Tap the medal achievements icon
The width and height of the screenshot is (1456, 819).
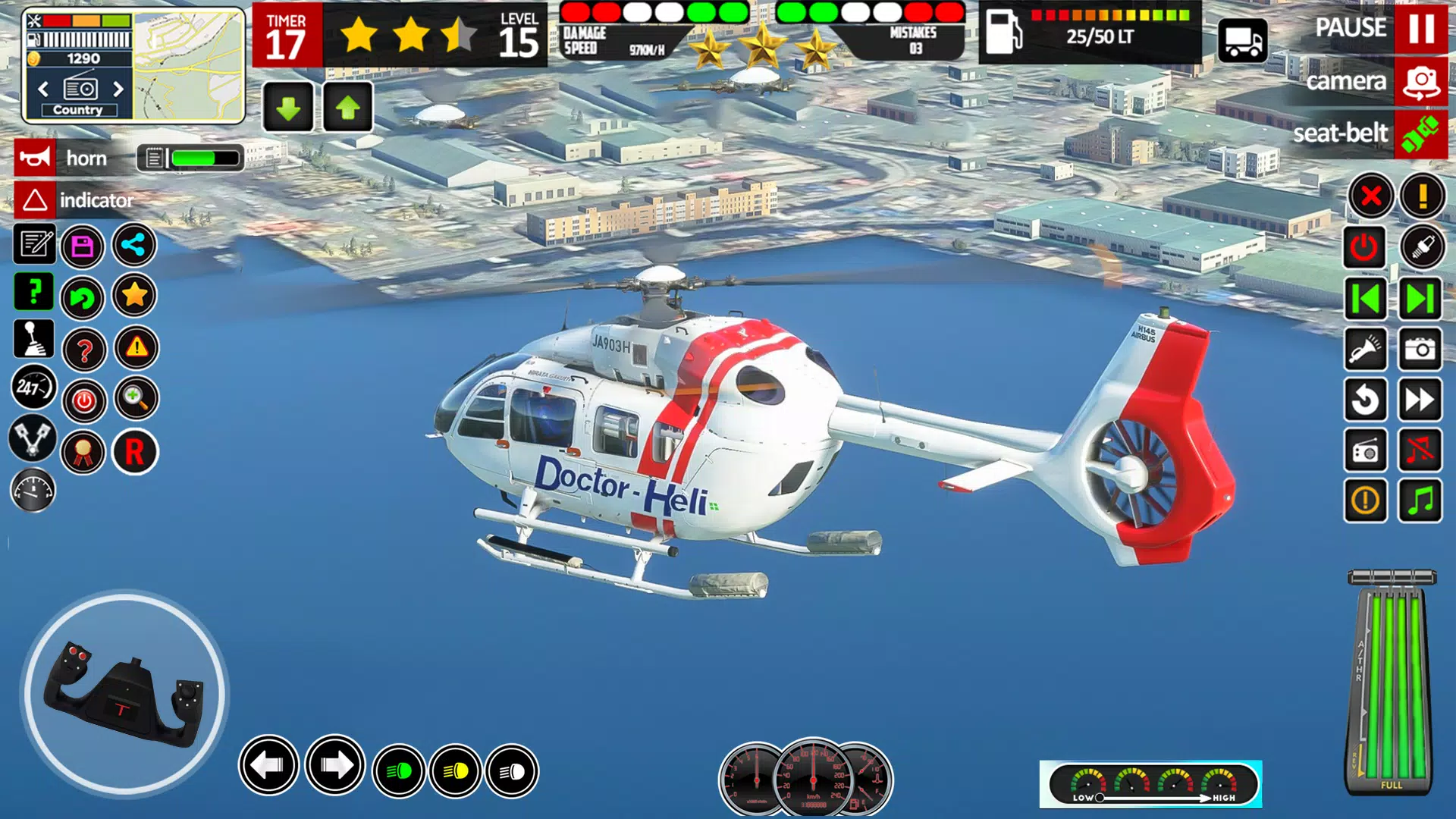pyautogui.click(x=83, y=451)
